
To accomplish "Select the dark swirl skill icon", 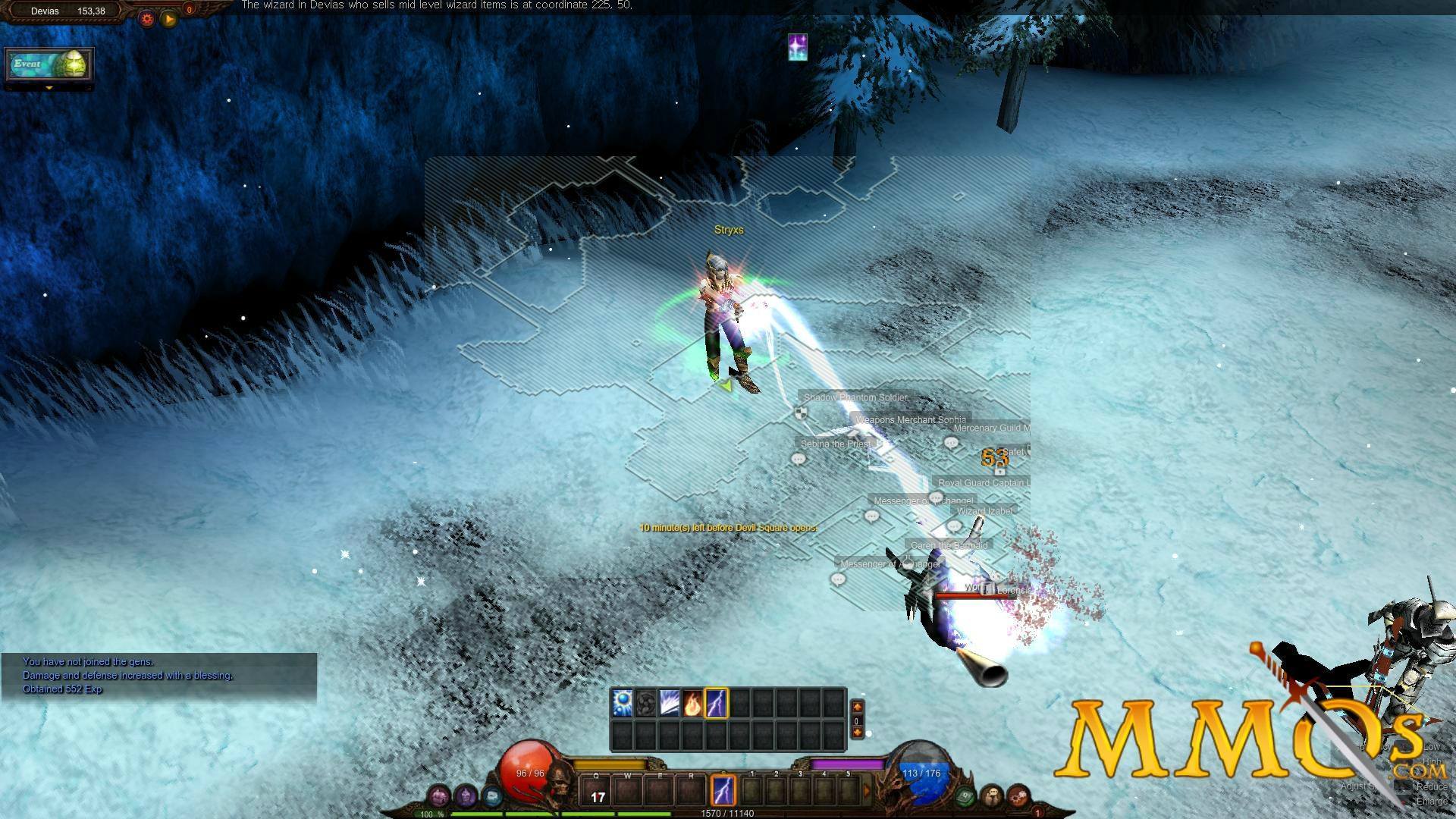I will pos(645,703).
